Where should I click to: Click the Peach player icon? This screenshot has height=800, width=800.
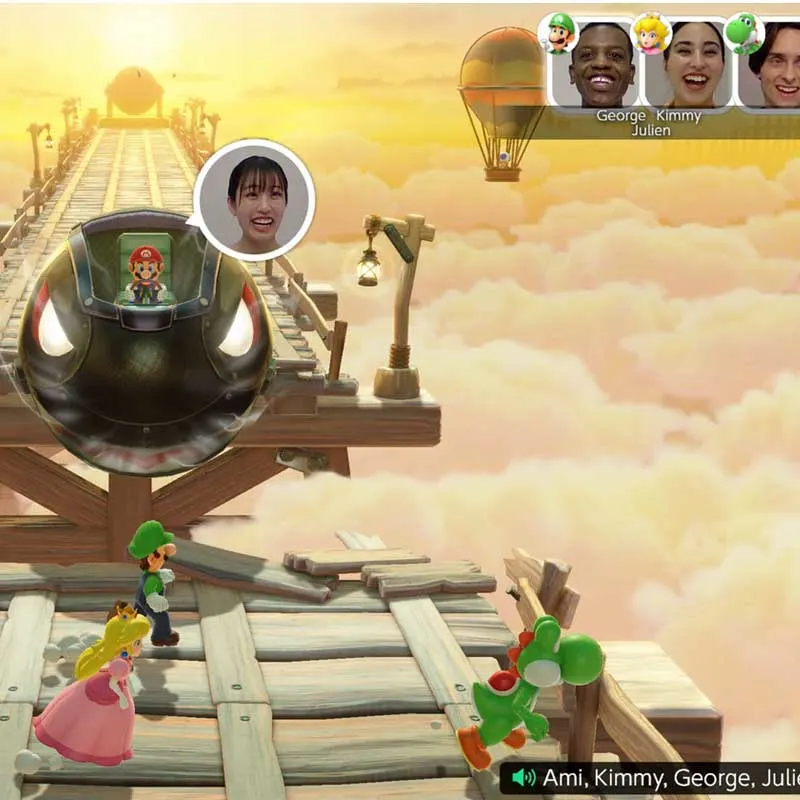pyautogui.click(x=651, y=32)
